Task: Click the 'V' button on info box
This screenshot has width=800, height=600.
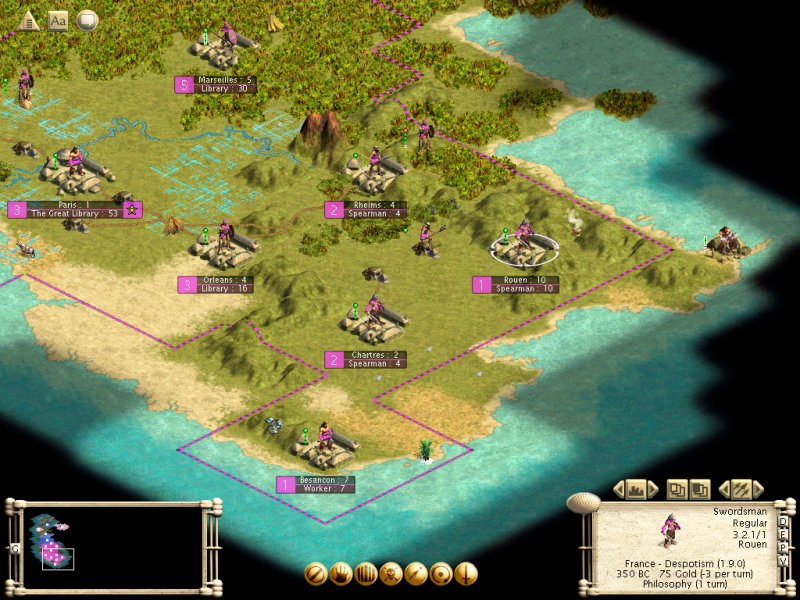Action: coord(782,560)
